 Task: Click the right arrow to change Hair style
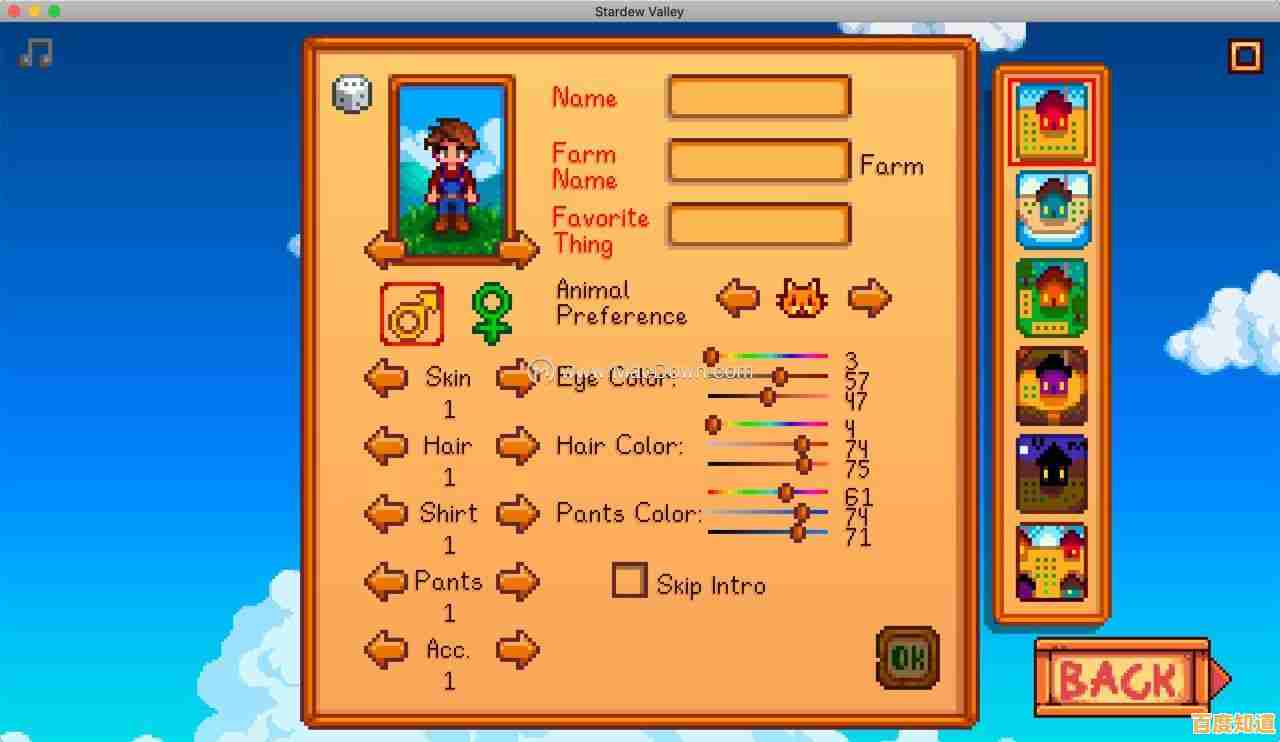click(x=518, y=445)
